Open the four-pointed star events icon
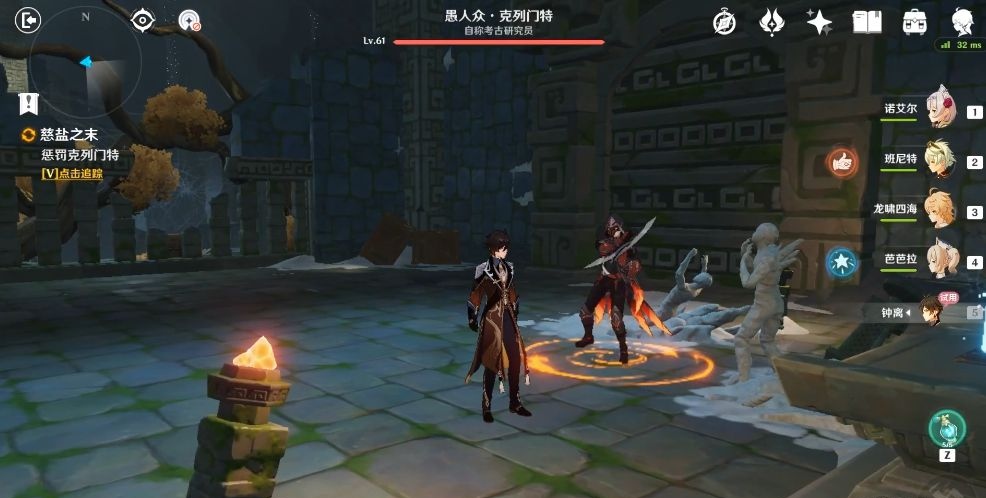This screenshot has height=498, width=986. [x=820, y=22]
